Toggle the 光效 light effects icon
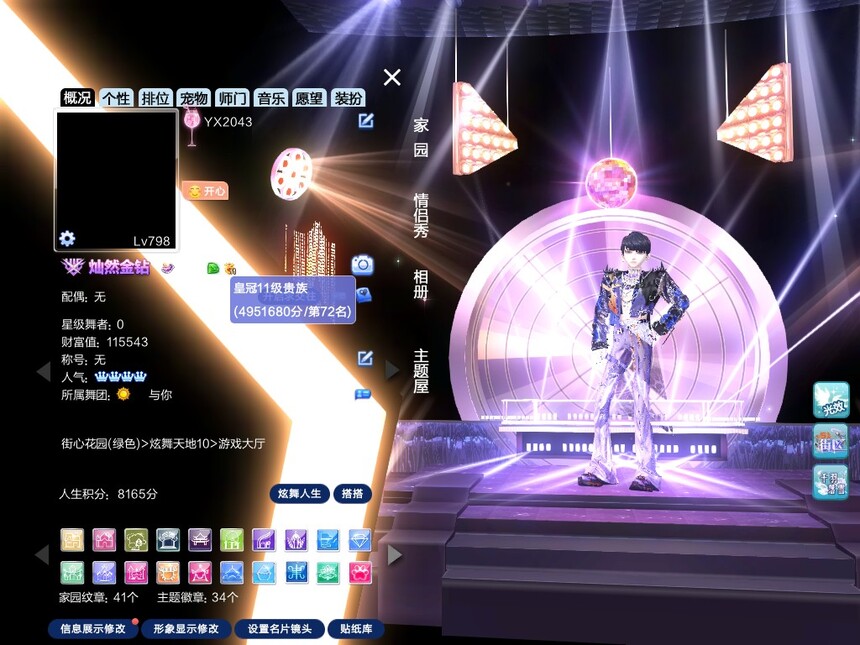This screenshot has width=860, height=645. [831, 399]
